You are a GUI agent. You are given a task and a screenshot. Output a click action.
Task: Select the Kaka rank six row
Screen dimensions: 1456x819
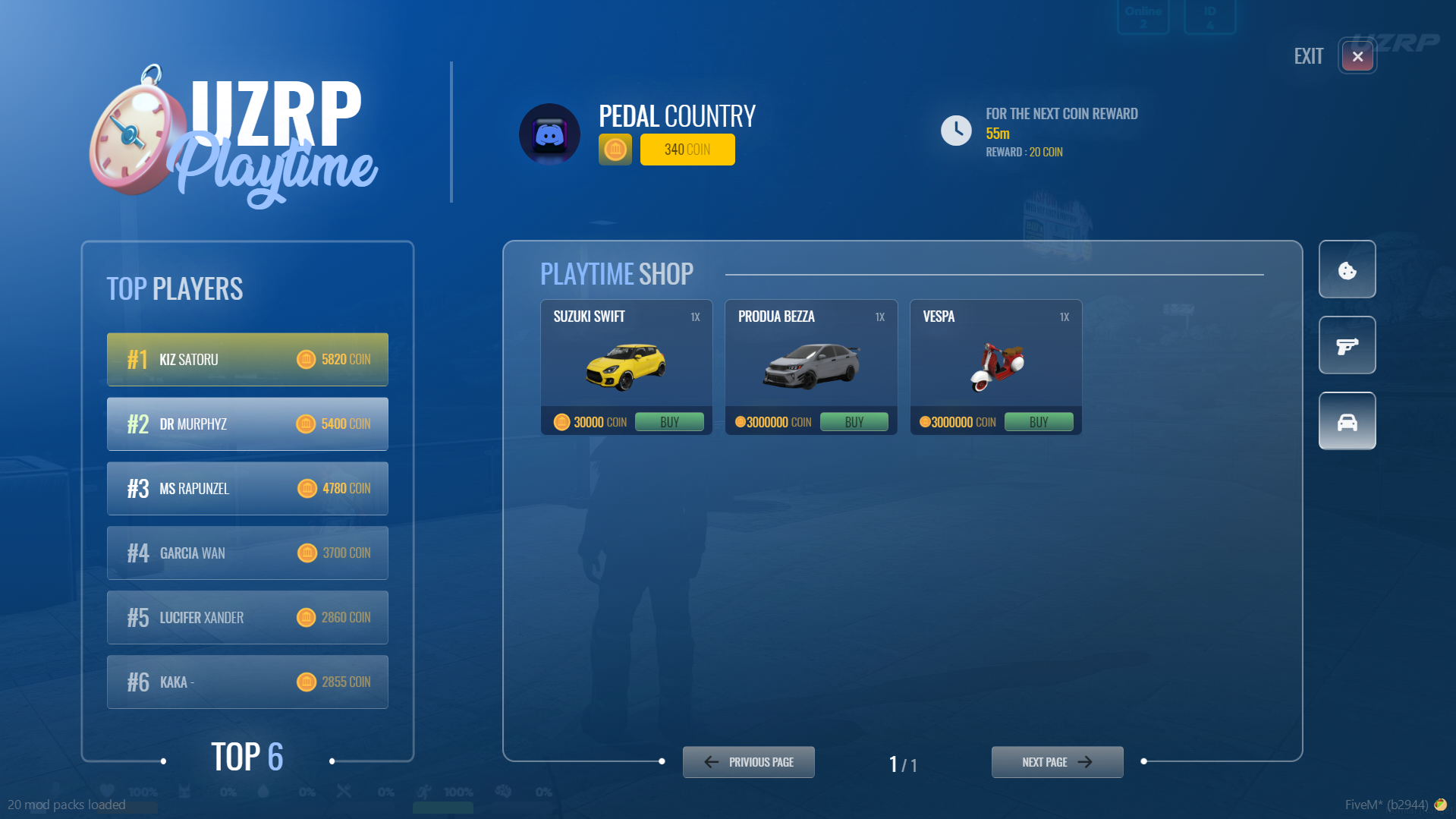(247, 682)
